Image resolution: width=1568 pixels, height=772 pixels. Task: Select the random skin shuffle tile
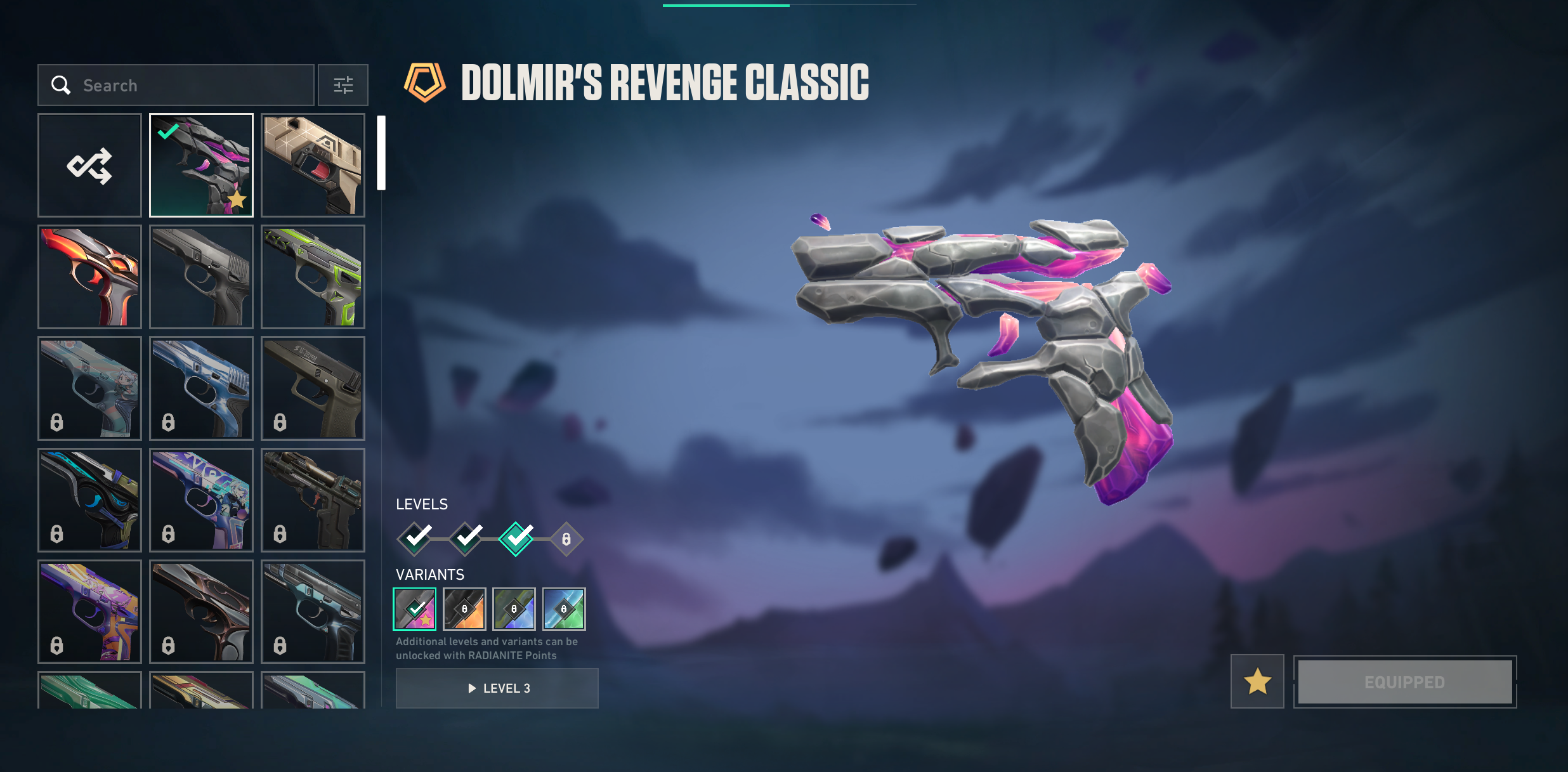[x=89, y=166]
